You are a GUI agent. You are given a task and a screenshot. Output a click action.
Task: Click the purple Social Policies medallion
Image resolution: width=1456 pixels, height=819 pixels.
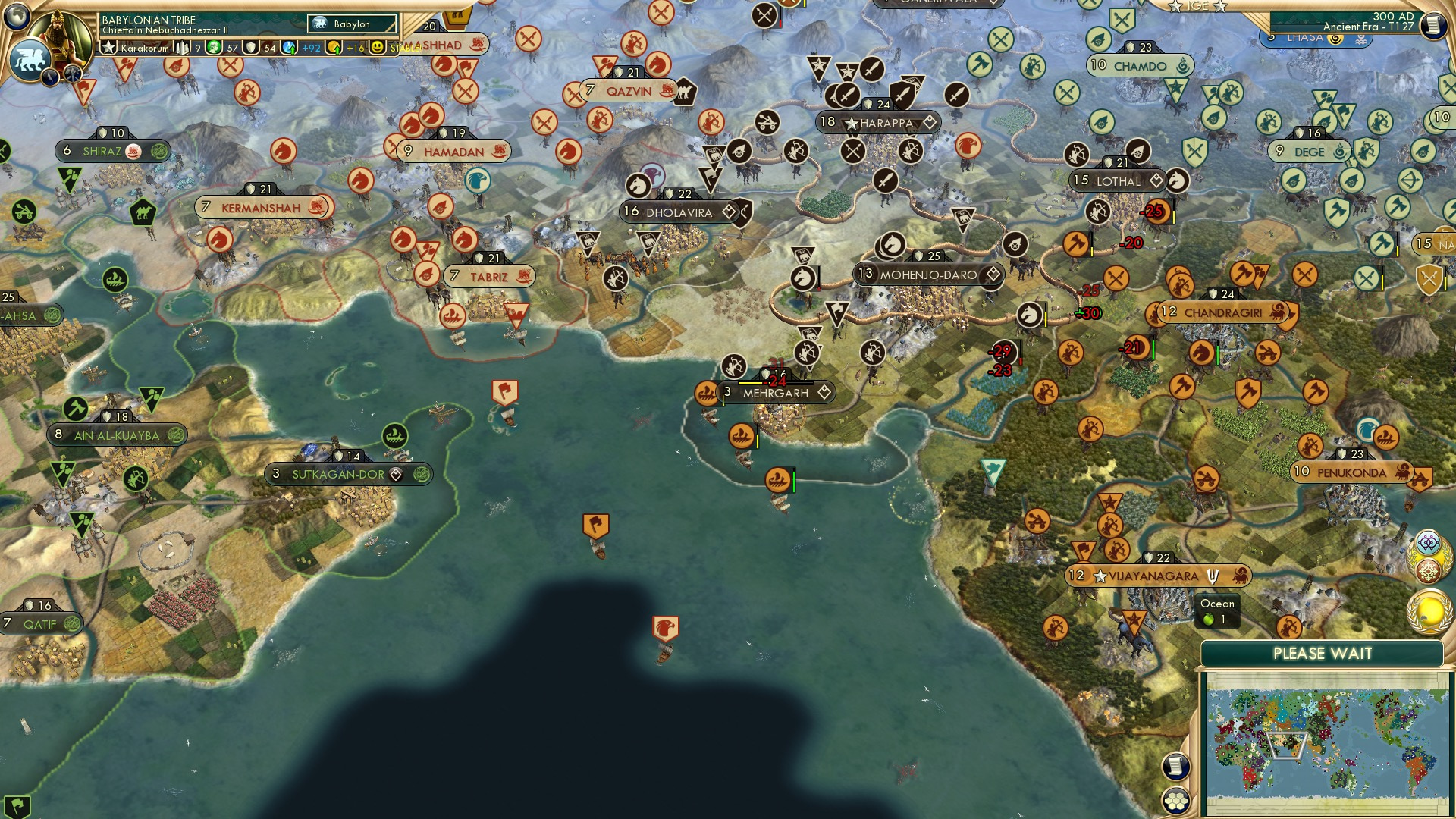1428,543
